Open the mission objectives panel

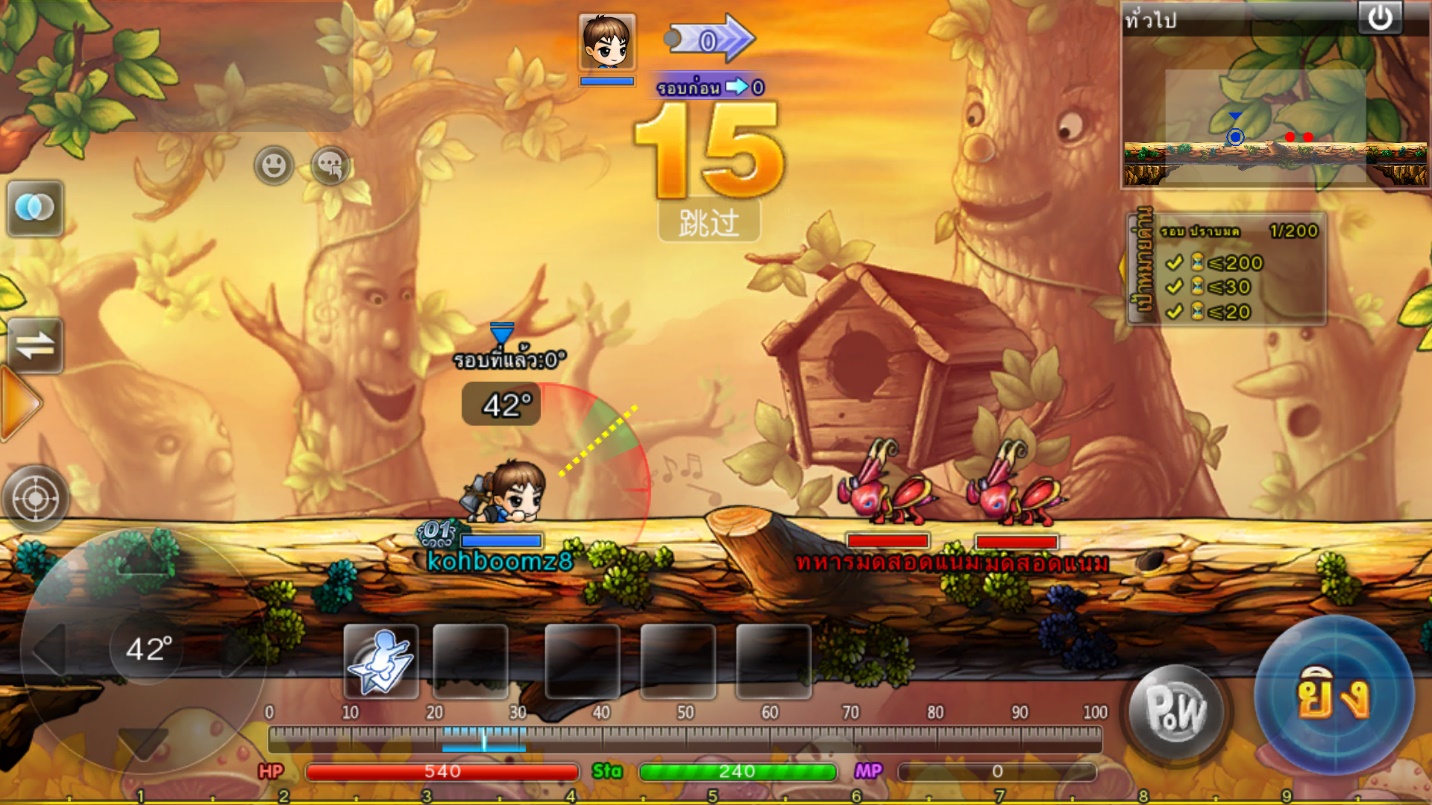click(x=1228, y=268)
